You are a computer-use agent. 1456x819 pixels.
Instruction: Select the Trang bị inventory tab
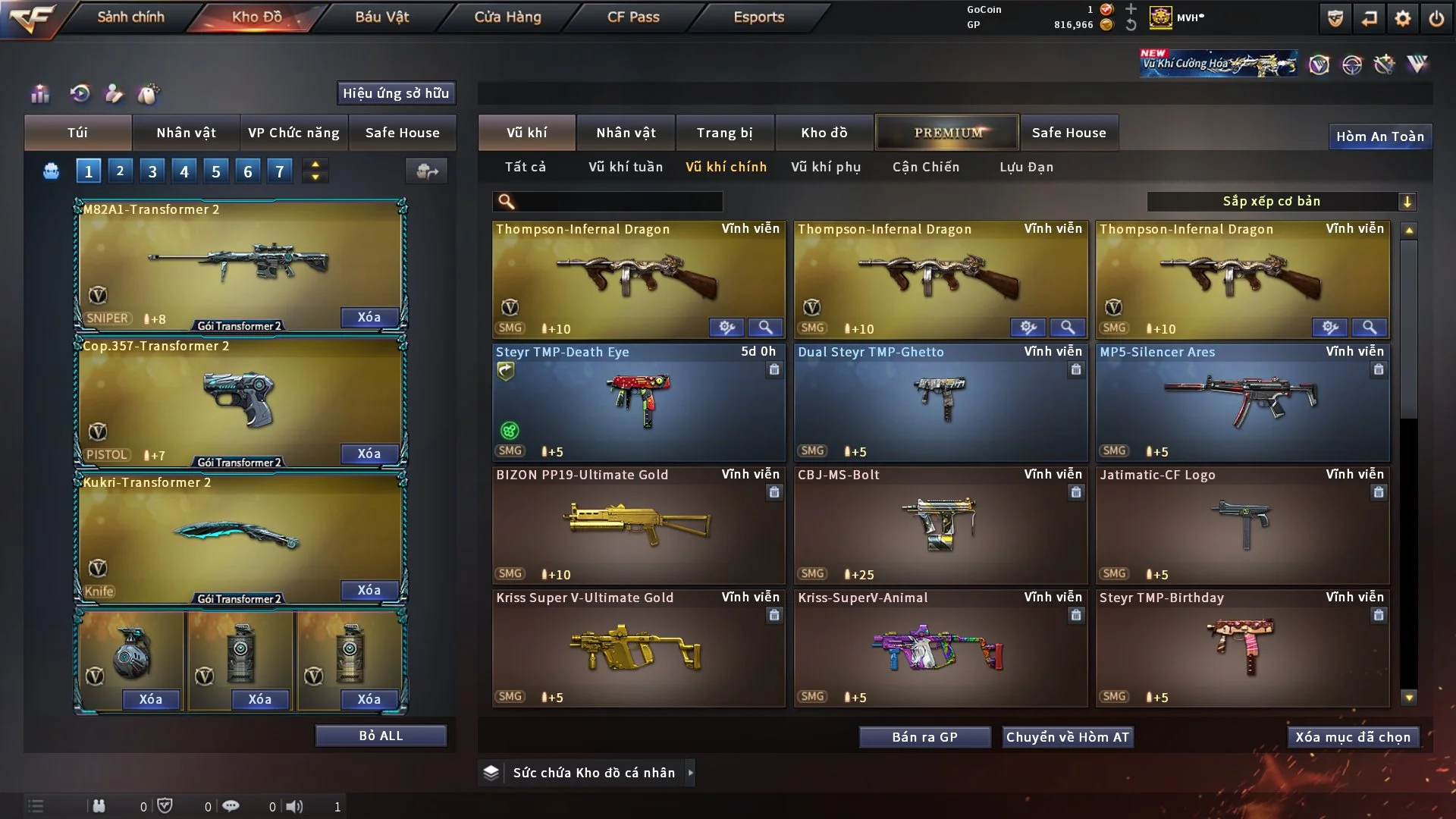coord(724,133)
